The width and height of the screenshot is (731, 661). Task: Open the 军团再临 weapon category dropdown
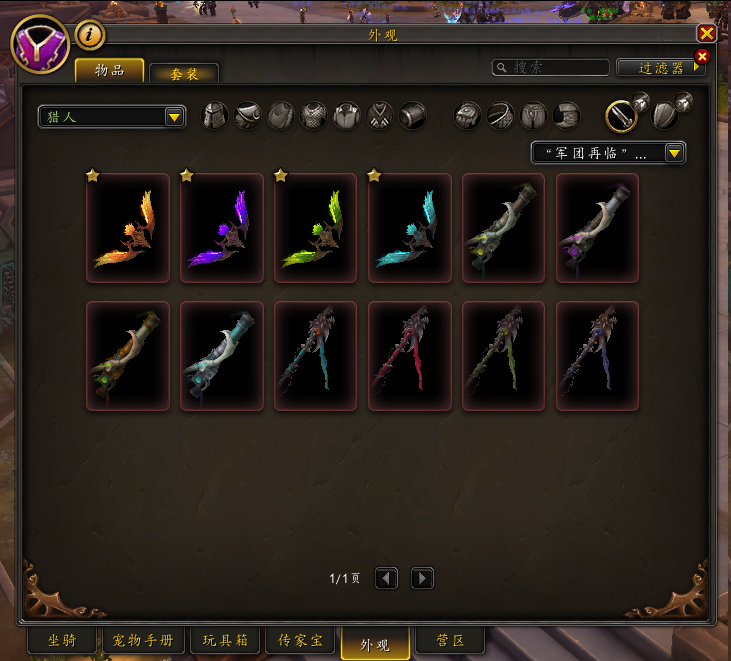[608, 153]
